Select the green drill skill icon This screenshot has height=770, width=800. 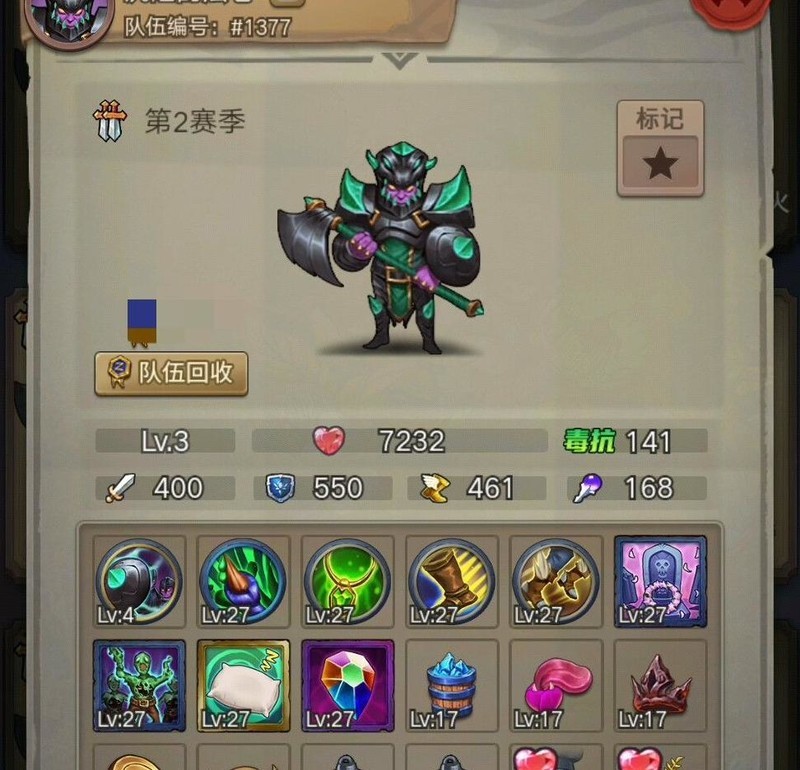click(244, 582)
